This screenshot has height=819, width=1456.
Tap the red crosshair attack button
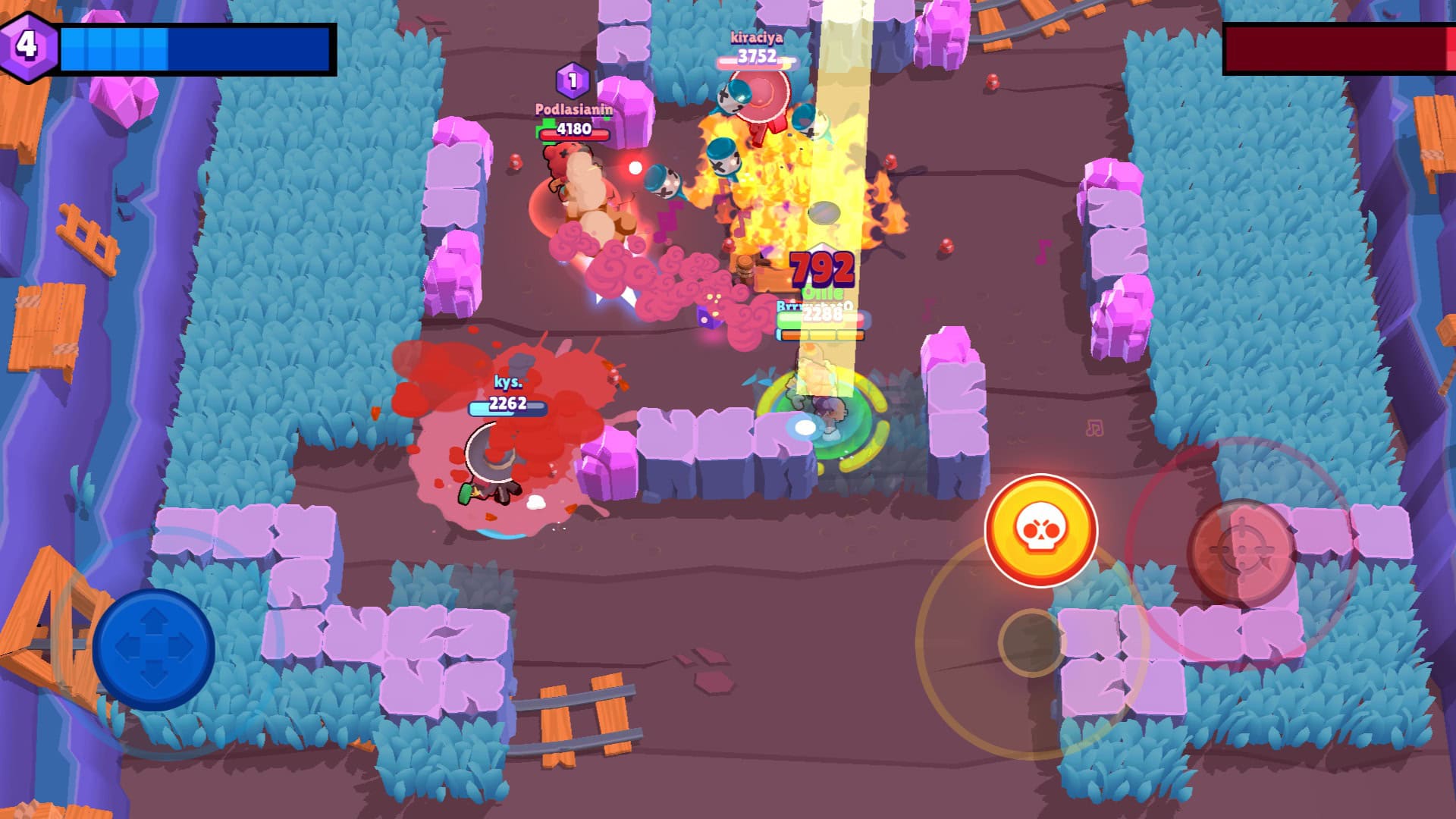1241,551
